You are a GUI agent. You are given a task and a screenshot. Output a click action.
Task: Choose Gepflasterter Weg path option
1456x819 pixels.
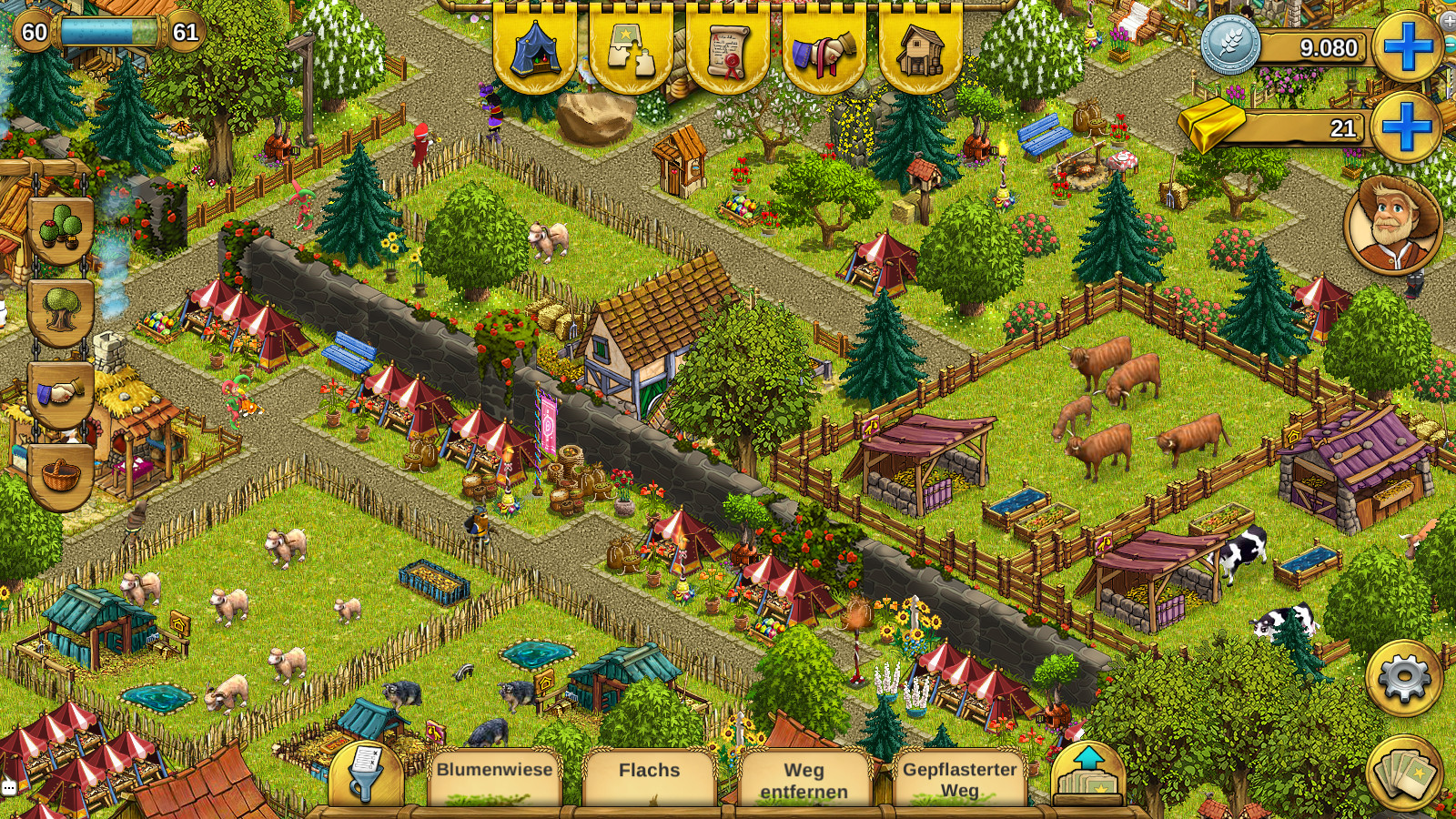point(959,779)
